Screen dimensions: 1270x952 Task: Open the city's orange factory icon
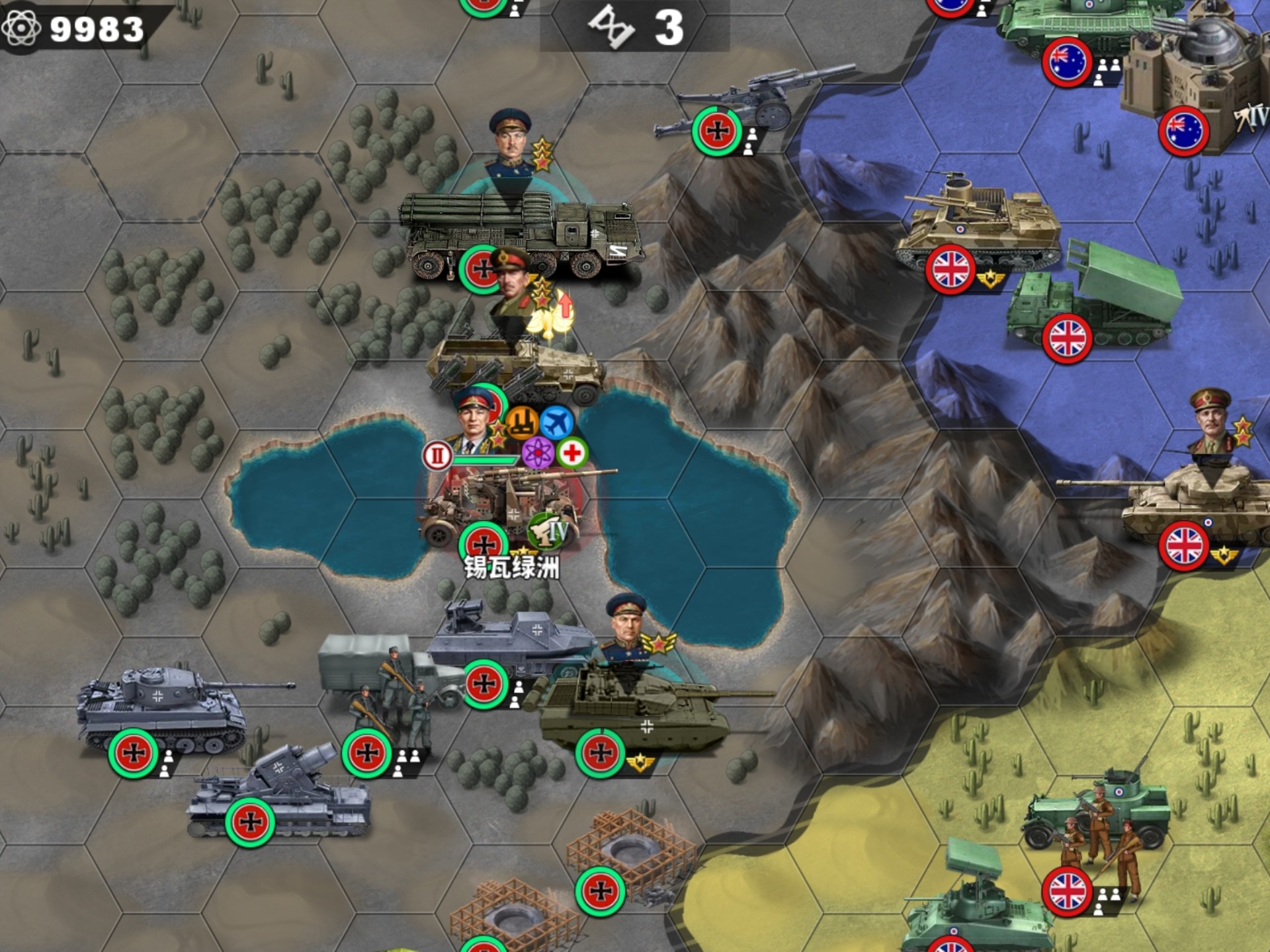(521, 422)
